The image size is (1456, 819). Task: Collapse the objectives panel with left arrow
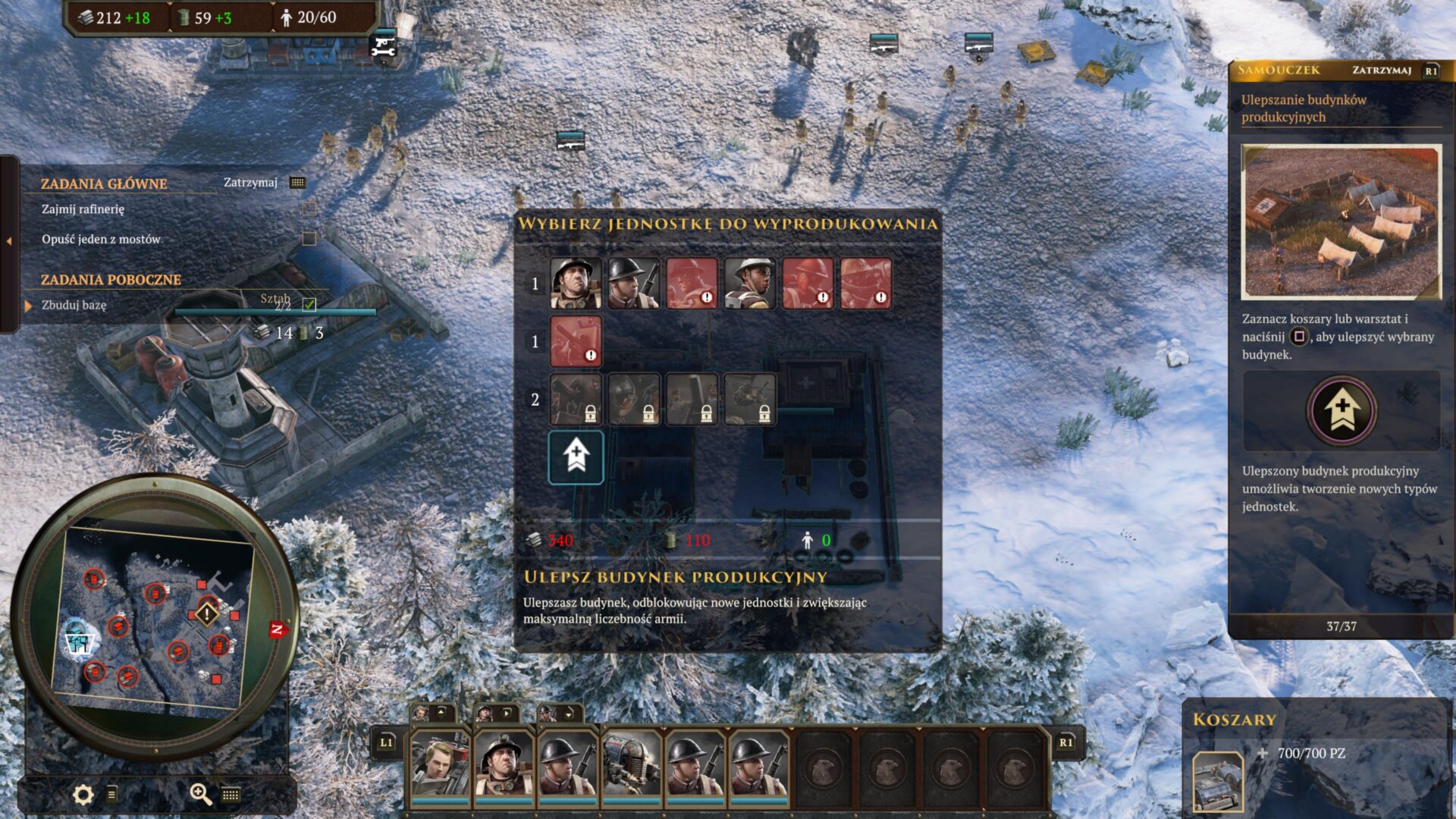[x=9, y=241]
